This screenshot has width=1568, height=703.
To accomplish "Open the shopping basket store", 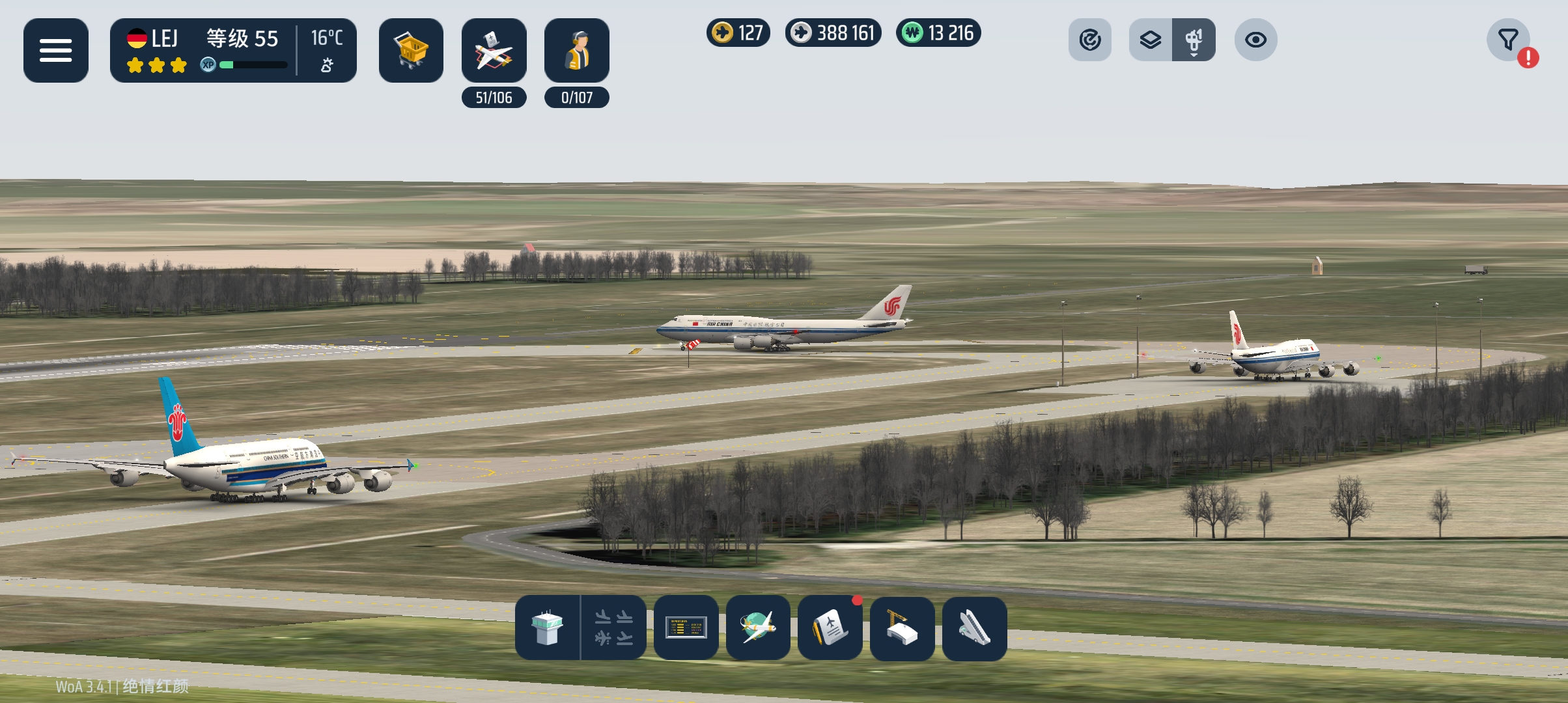I will tap(411, 50).
